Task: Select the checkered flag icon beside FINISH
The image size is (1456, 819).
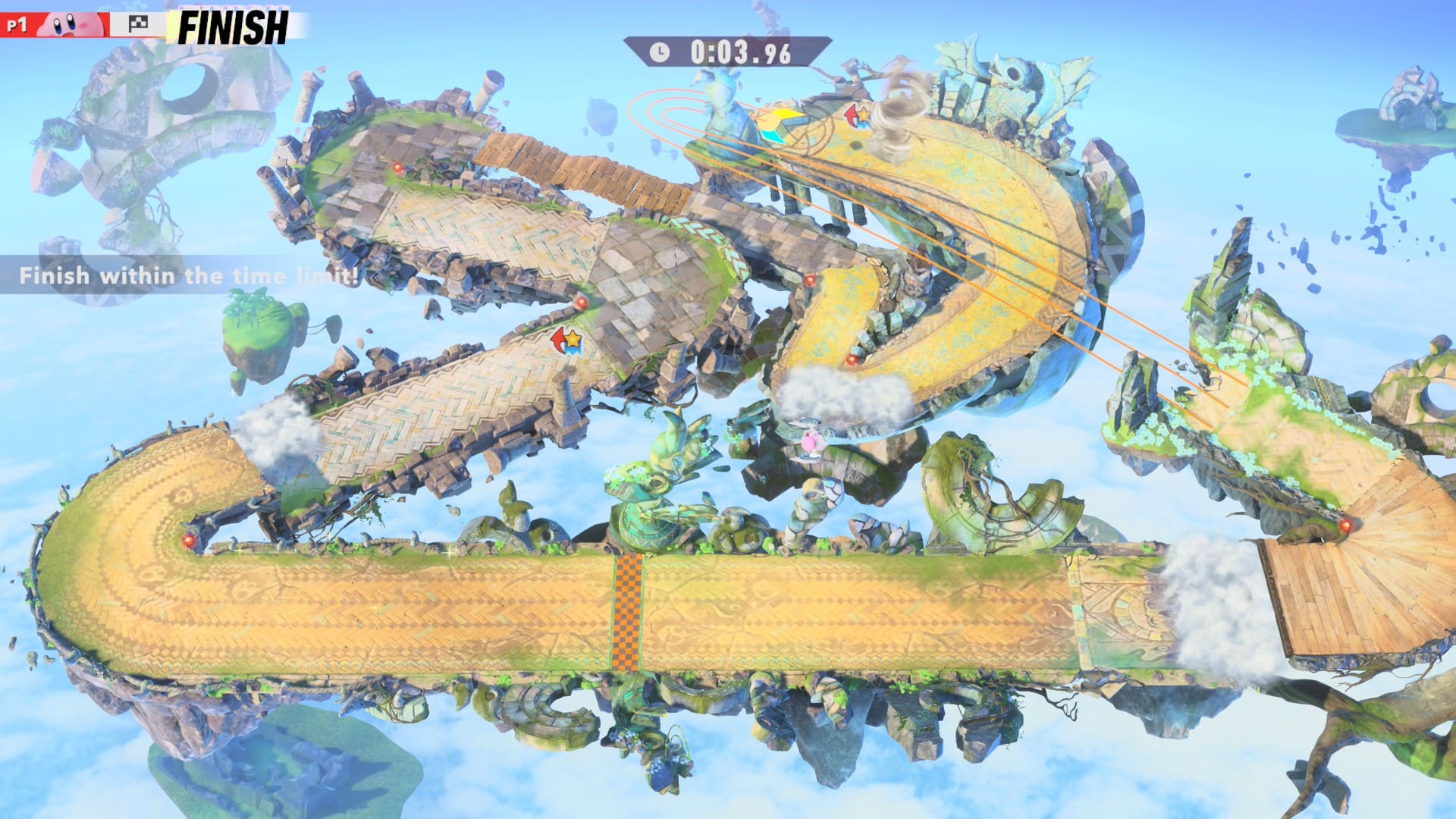Action: (137, 25)
